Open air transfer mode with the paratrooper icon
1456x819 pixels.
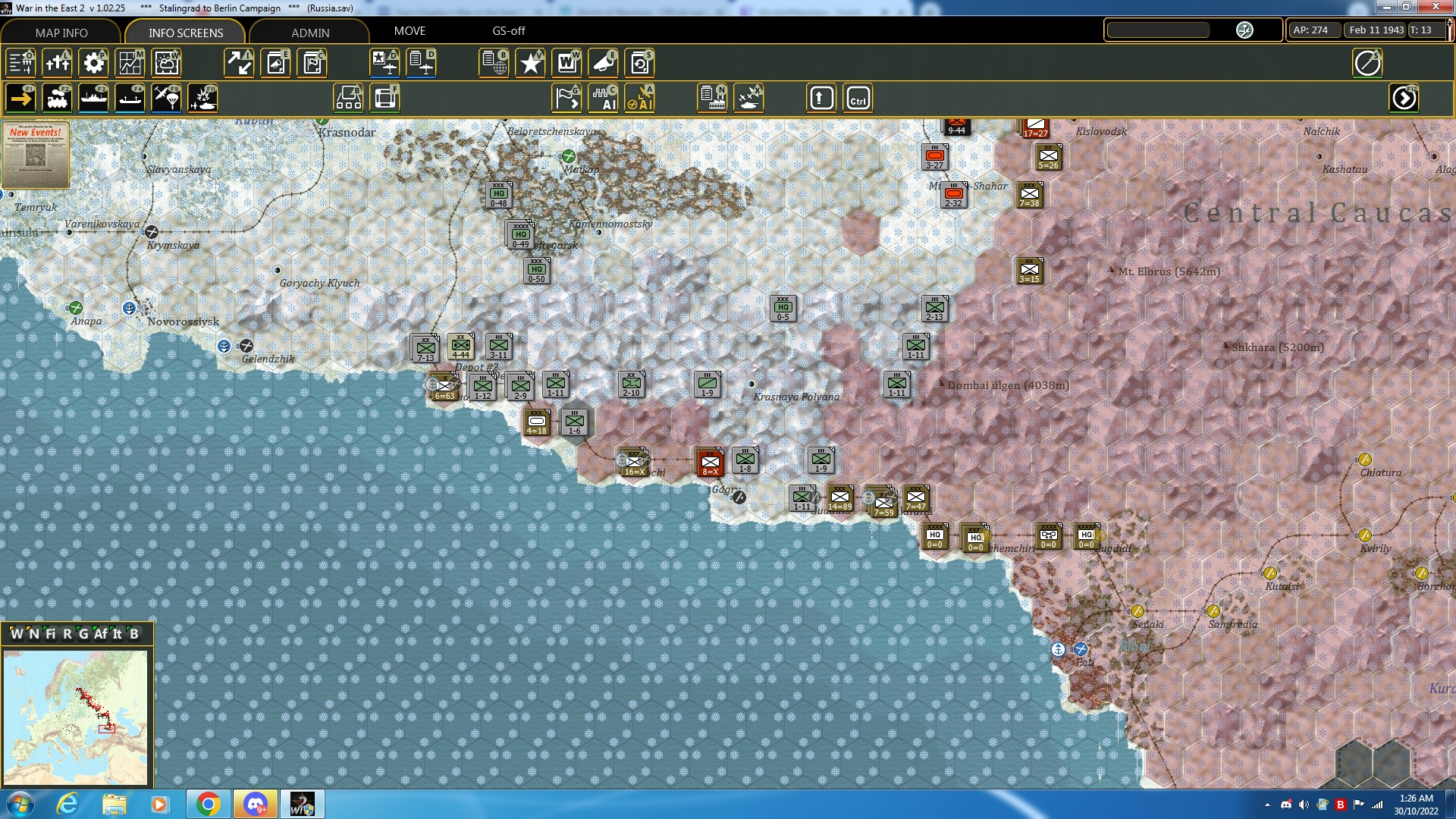[165, 98]
